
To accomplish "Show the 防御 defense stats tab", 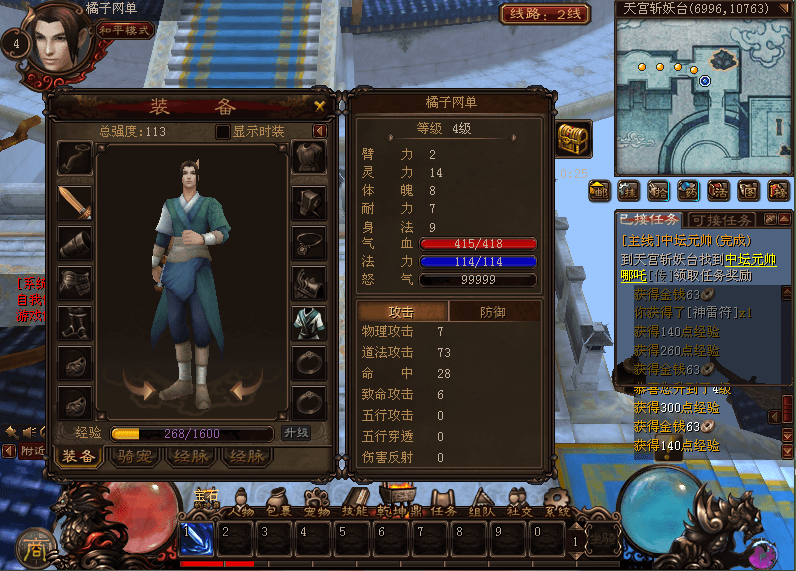I will (x=494, y=312).
